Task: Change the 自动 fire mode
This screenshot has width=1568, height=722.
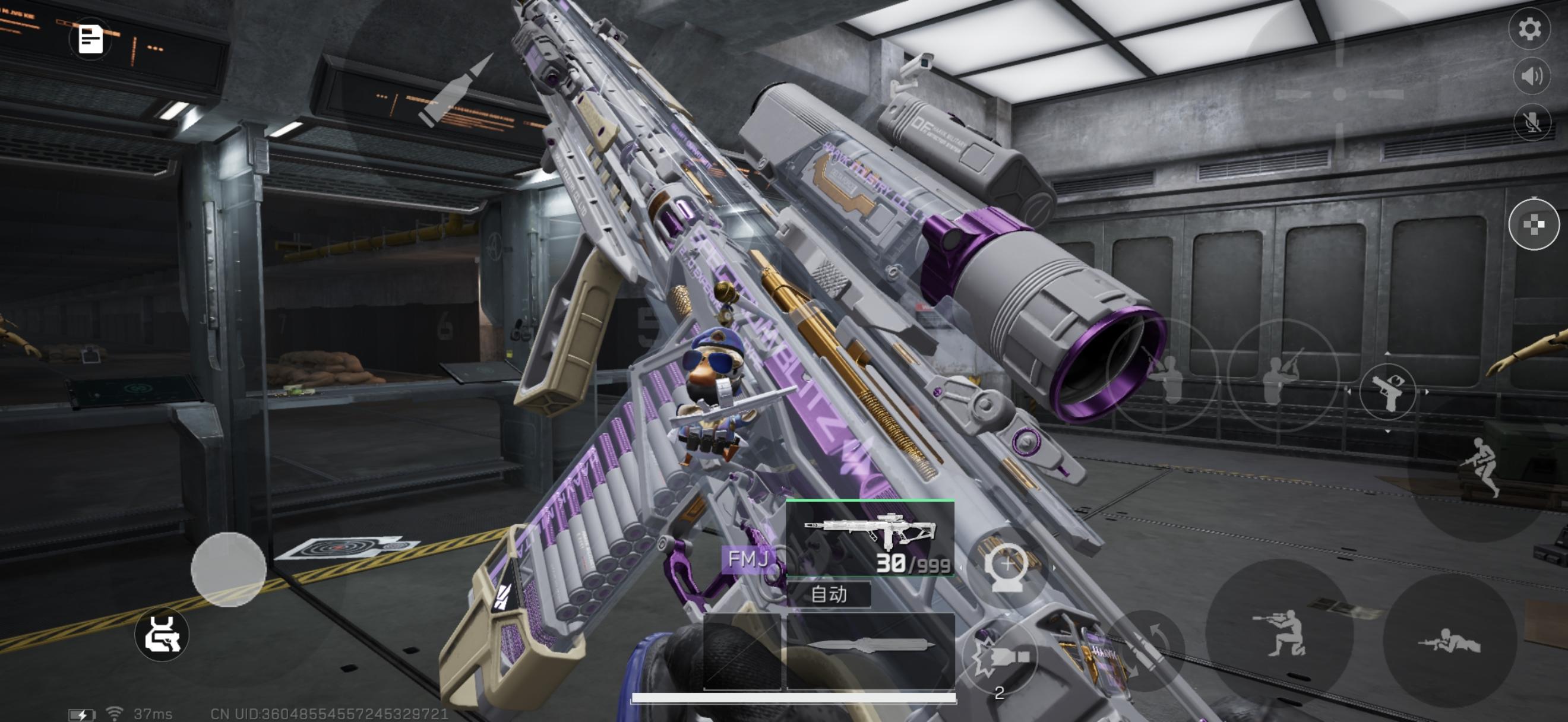Action: tap(829, 594)
